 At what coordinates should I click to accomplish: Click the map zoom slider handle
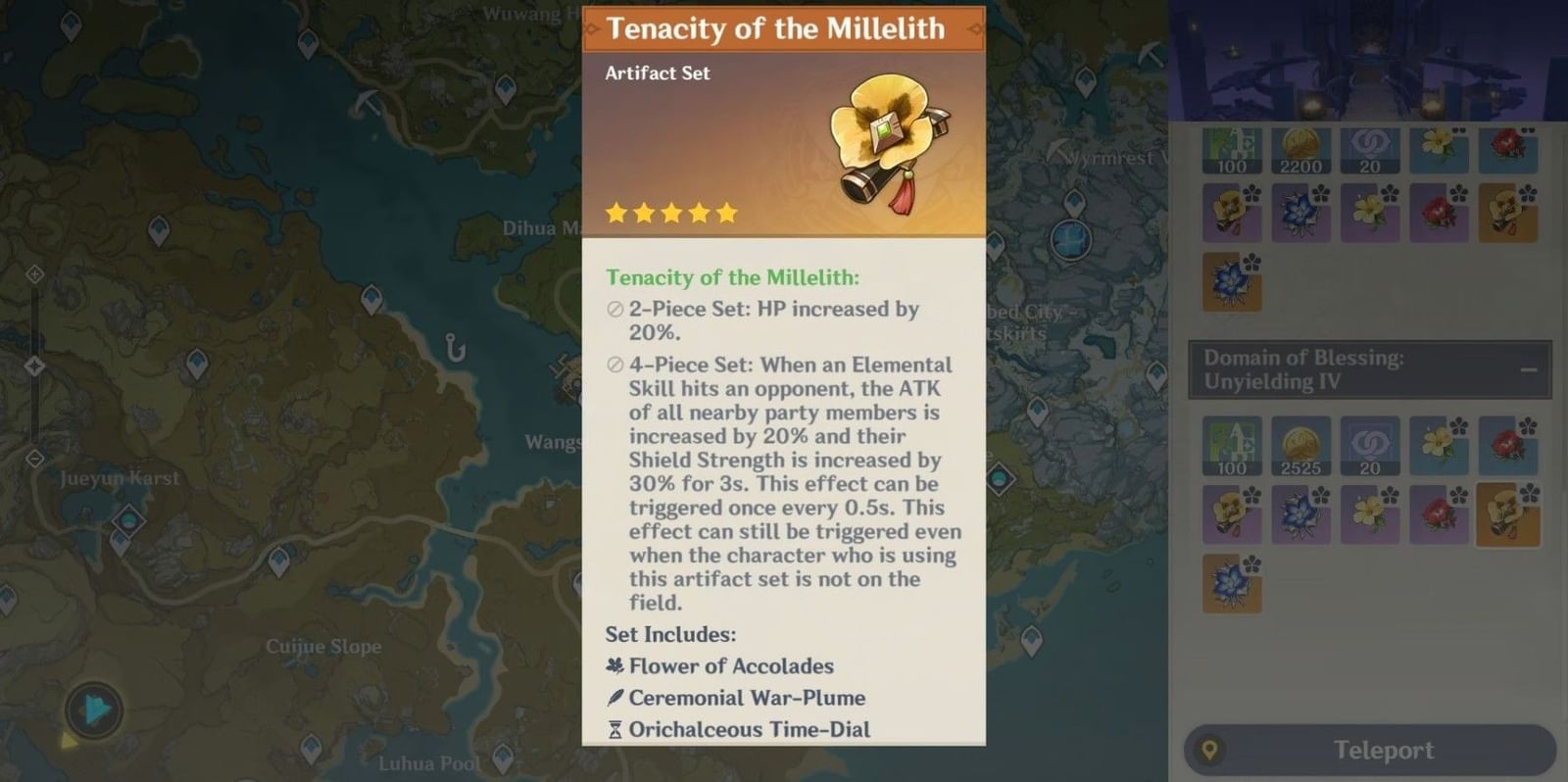click(x=34, y=367)
